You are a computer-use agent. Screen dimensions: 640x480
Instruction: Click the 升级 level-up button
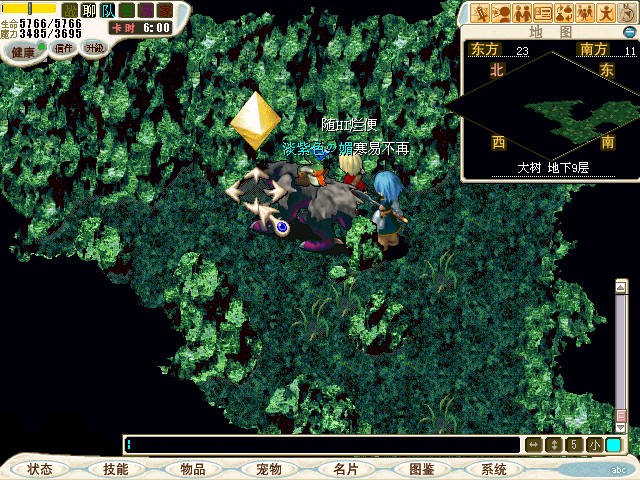(94, 47)
